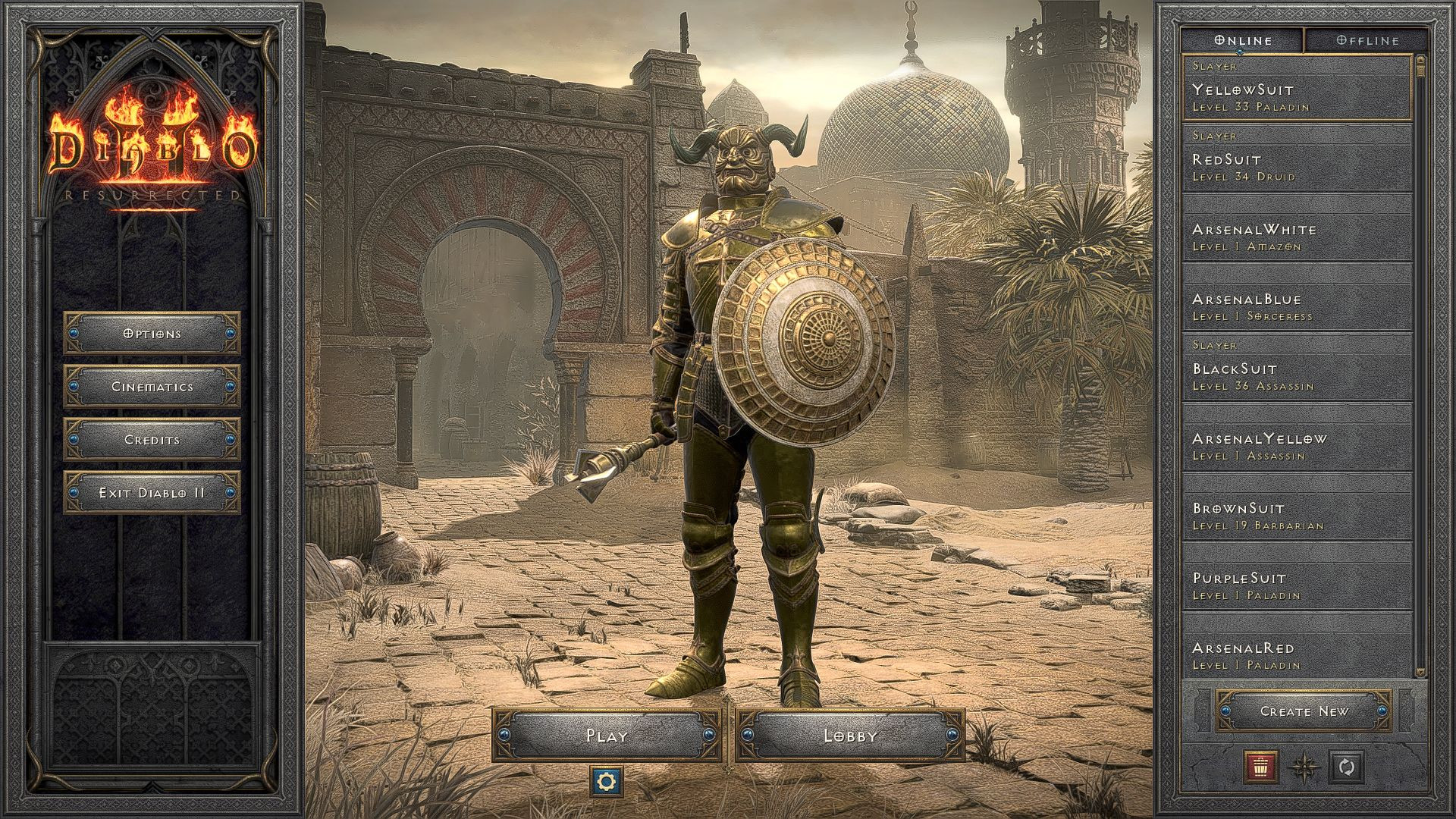Screen dimensions: 1456x819
Task: Click Create New to make a character
Action: pos(1304,711)
